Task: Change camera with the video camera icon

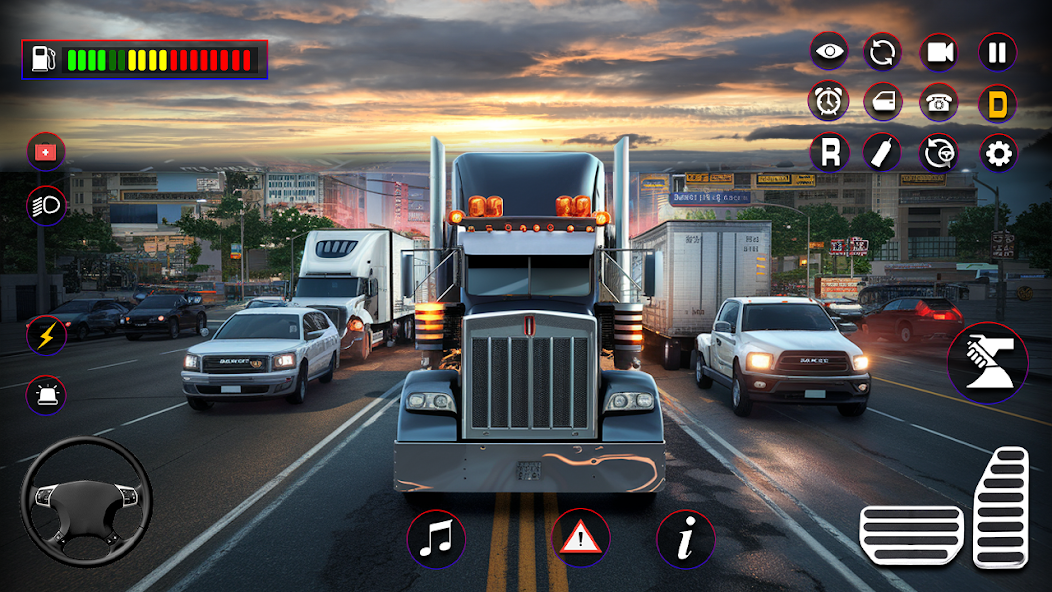Action: pyautogui.click(x=939, y=52)
